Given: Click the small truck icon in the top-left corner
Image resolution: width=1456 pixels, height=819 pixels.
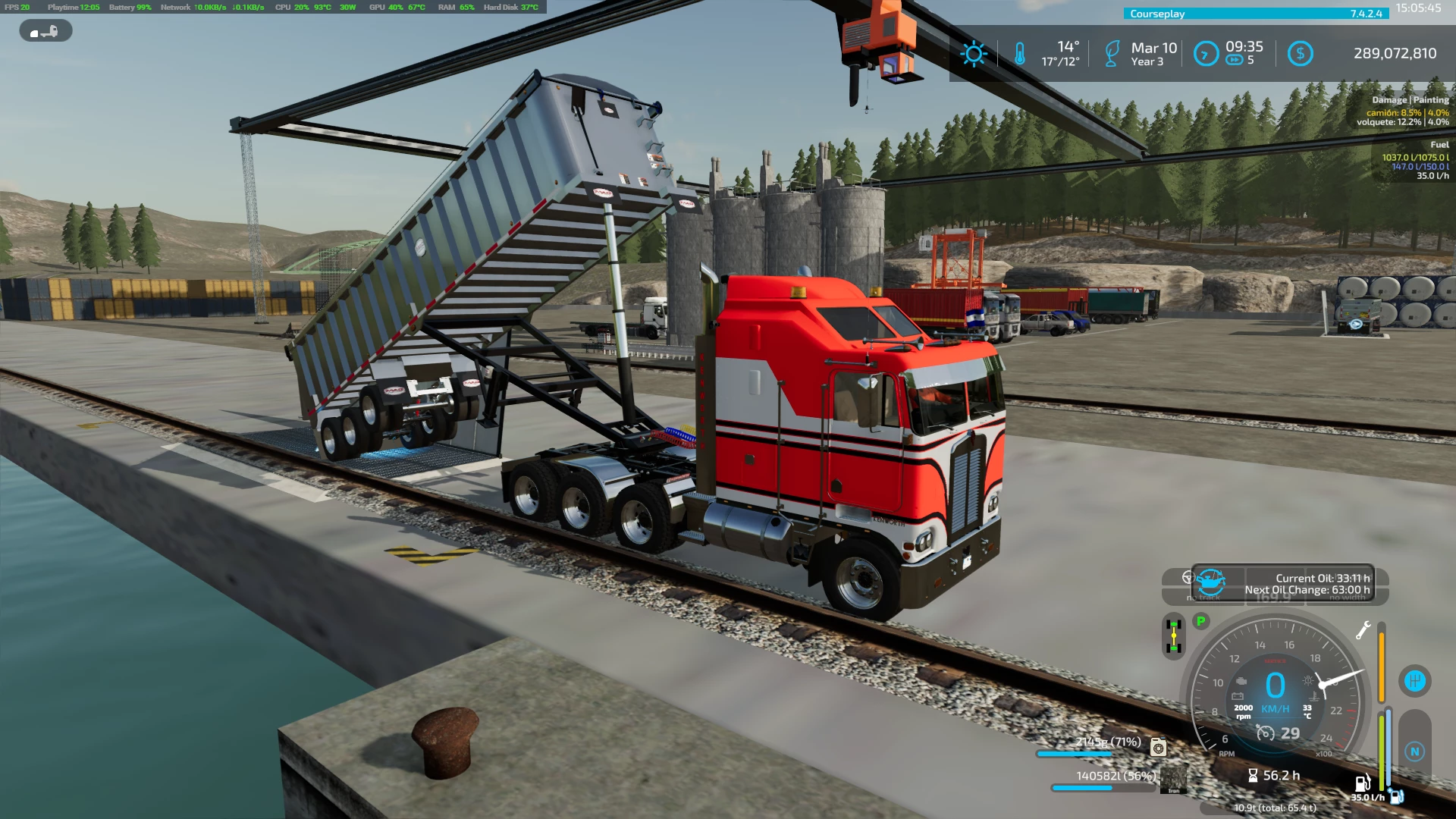Looking at the screenshot, I should tap(45, 31).
